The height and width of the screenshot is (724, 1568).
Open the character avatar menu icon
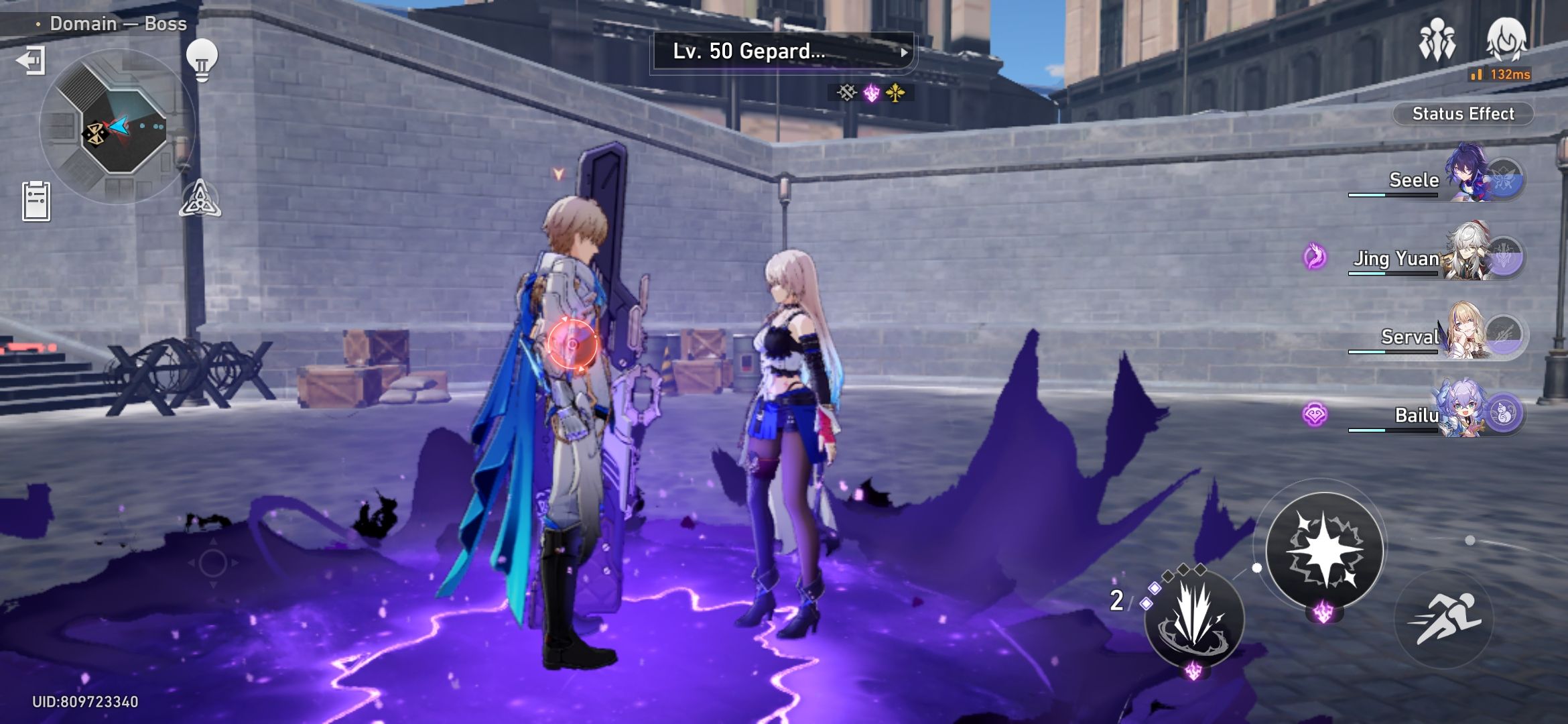pyautogui.click(x=1506, y=39)
